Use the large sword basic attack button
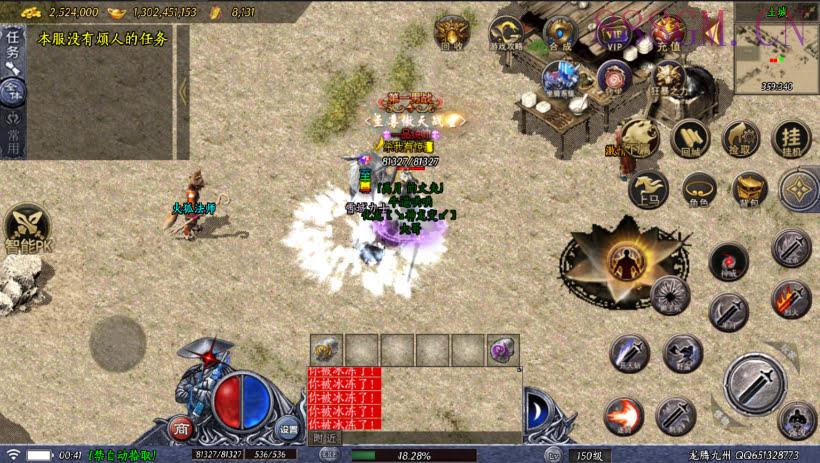820x463 pixels. [755, 385]
